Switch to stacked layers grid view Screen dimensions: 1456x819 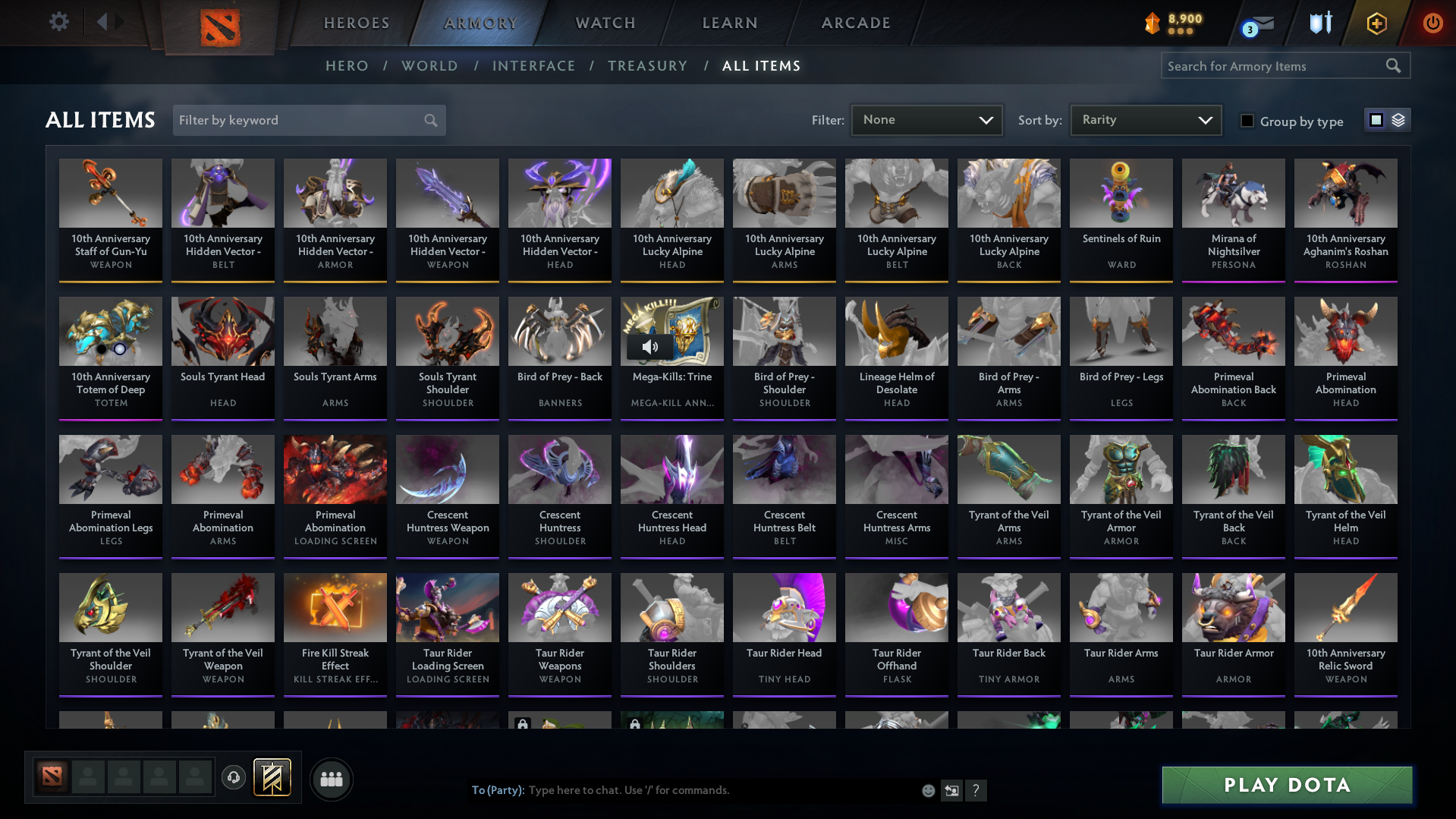[x=1398, y=120]
